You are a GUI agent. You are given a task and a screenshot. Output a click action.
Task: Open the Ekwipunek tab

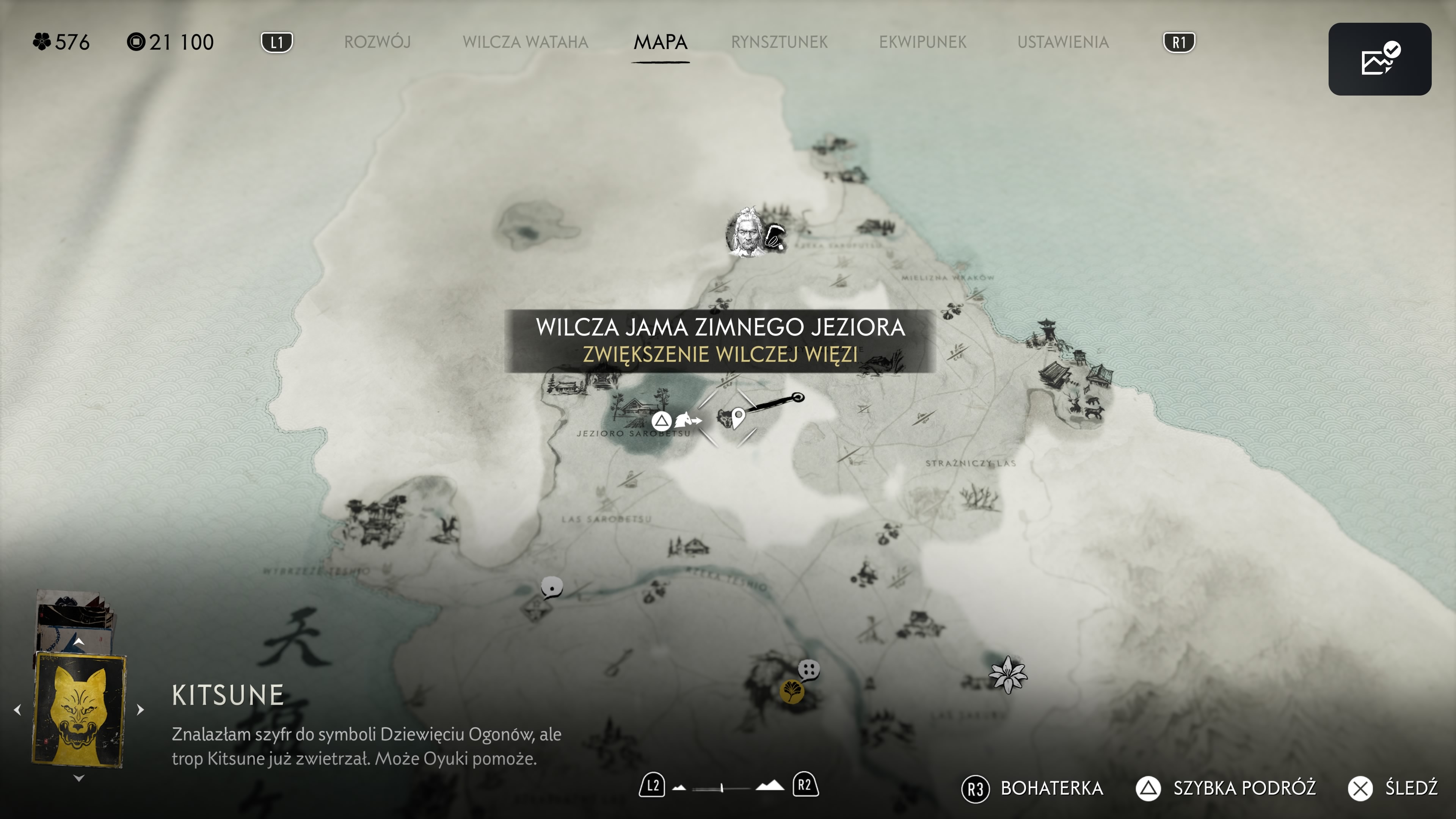(923, 42)
